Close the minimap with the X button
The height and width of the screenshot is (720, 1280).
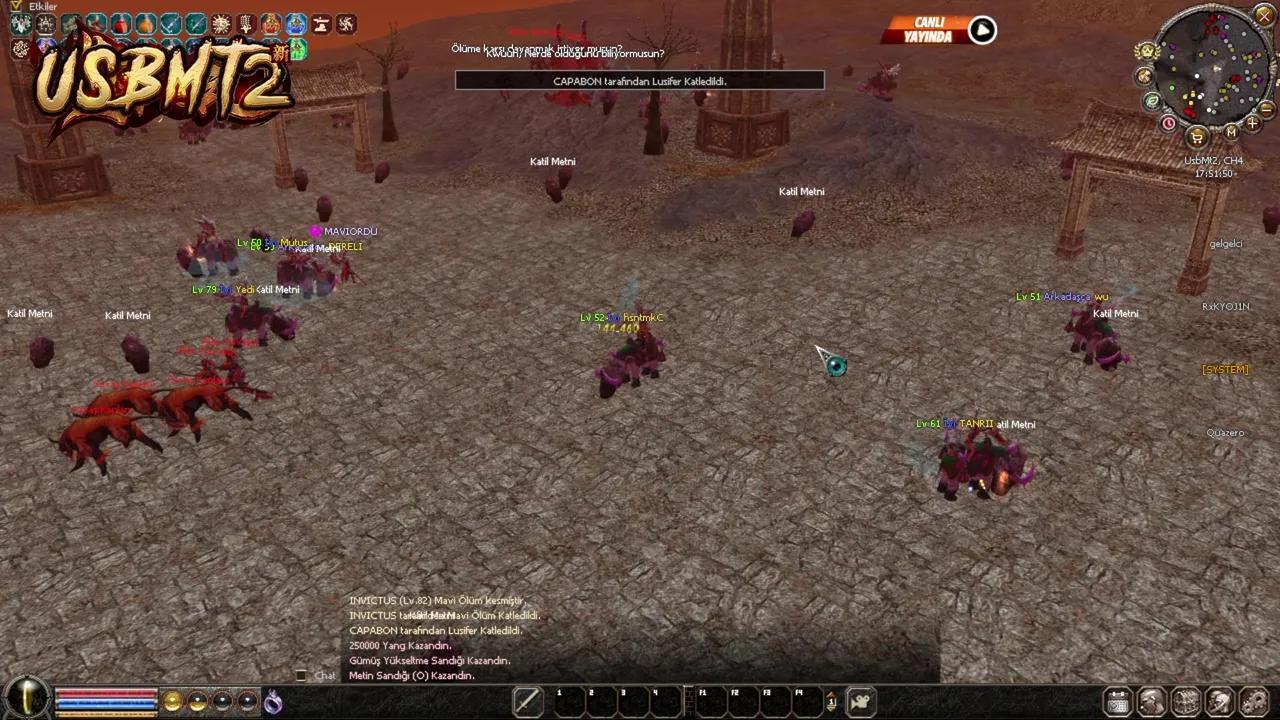(1264, 15)
